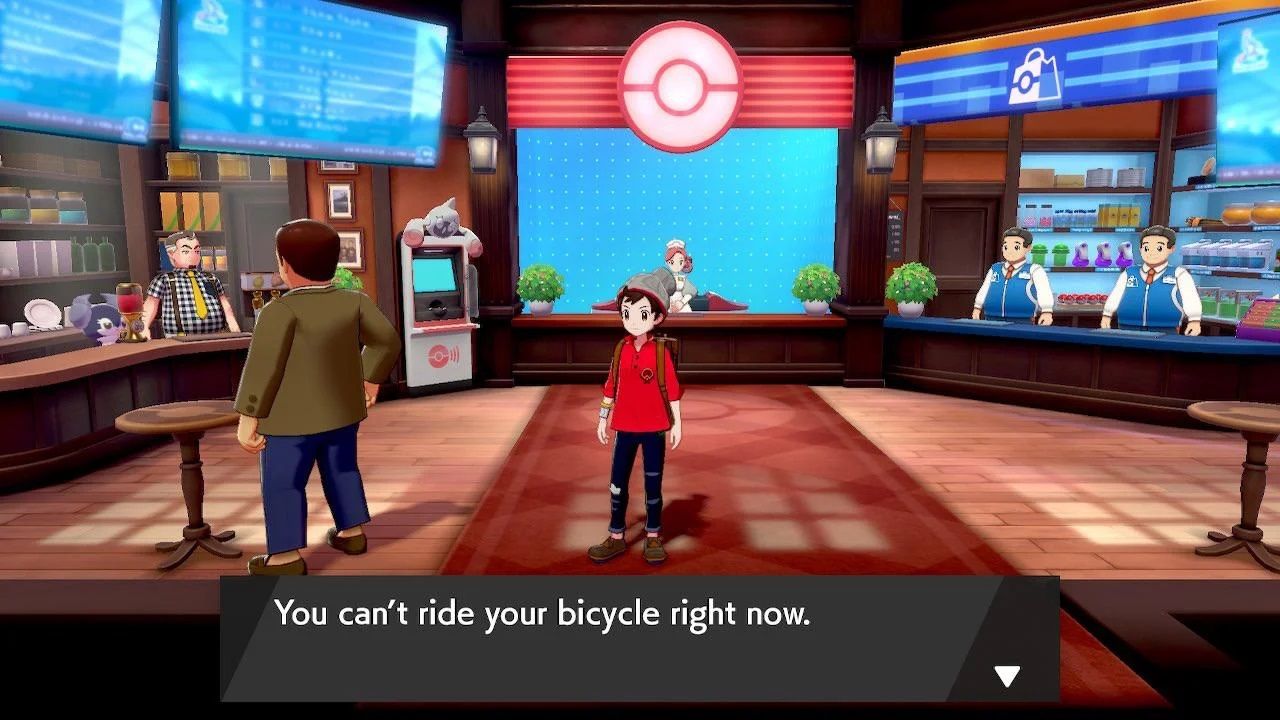Tap the red Poké Ball speaker icon on the Rotomi
Image resolution: width=1280 pixels, height=720 pixels.
(440, 353)
